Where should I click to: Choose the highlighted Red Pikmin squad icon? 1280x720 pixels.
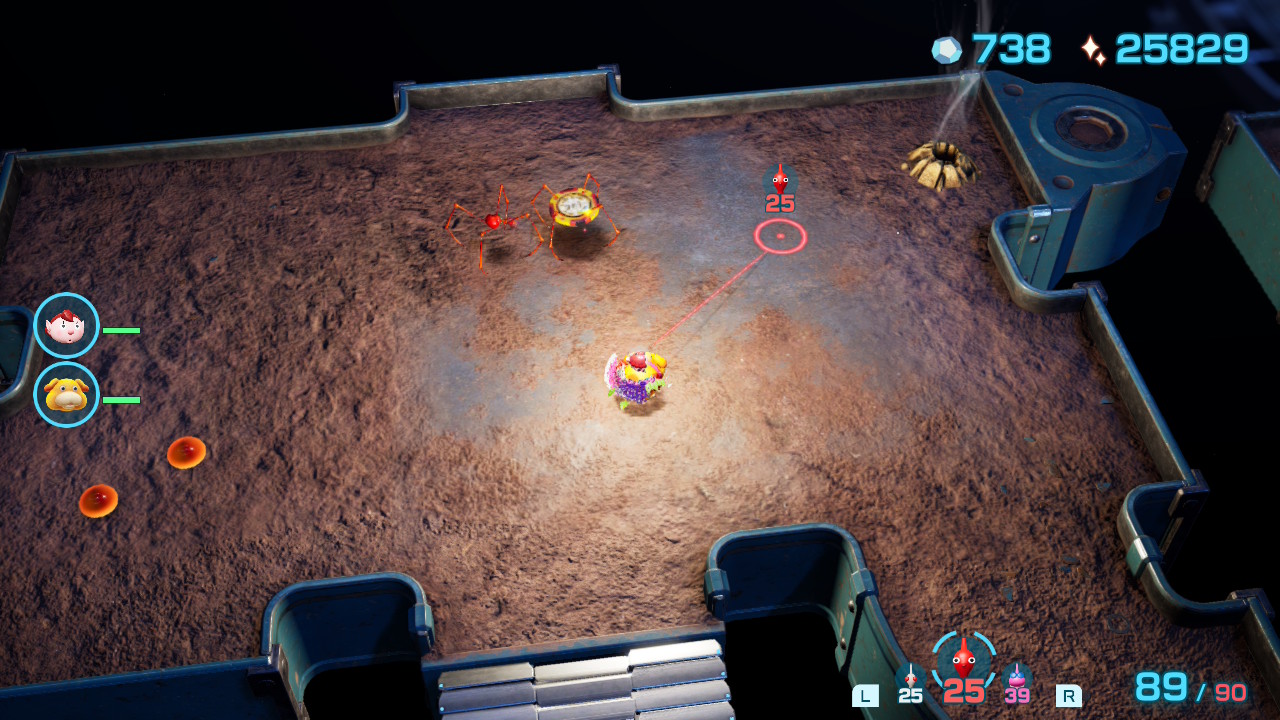tap(963, 660)
